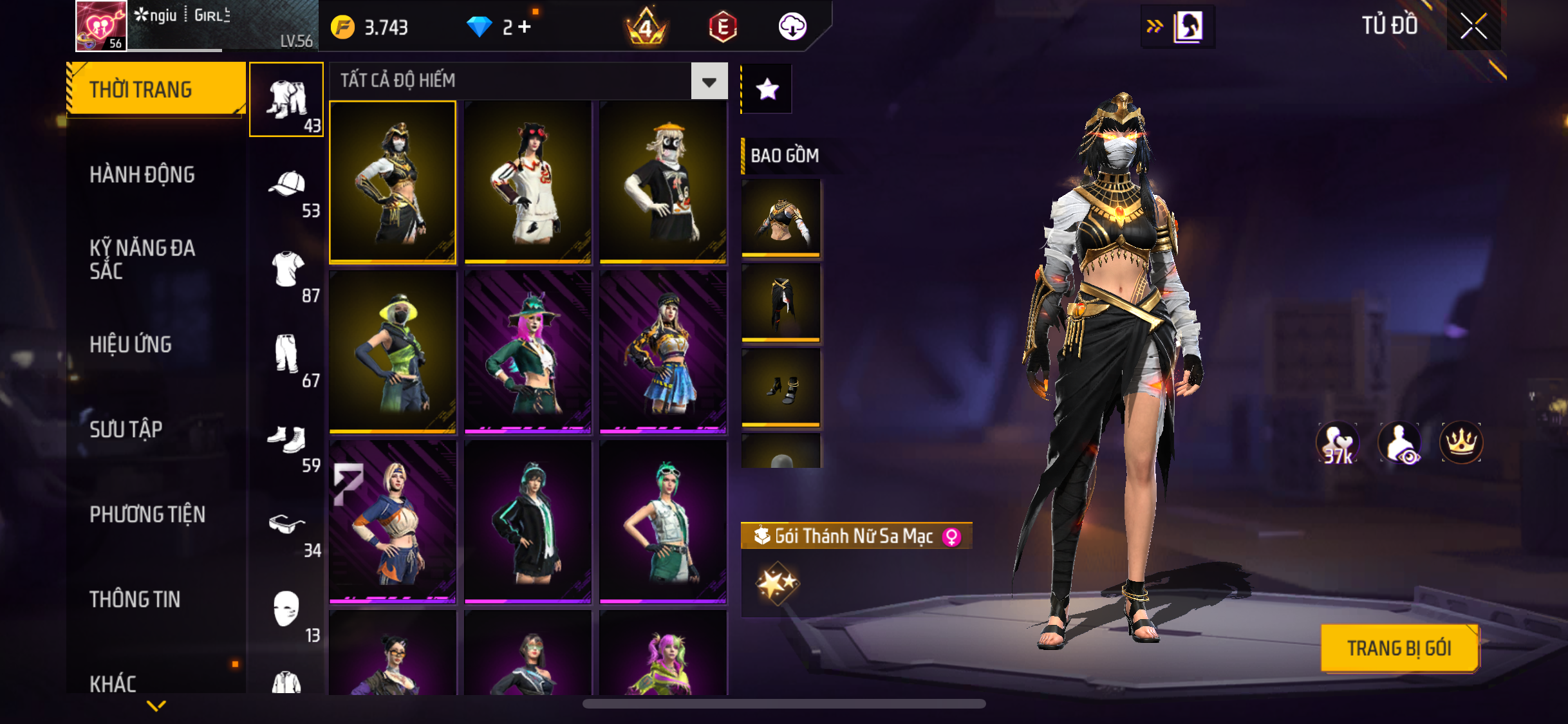Toggle the star favorites filter
The width and height of the screenshot is (1568, 724).
coord(767,89)
